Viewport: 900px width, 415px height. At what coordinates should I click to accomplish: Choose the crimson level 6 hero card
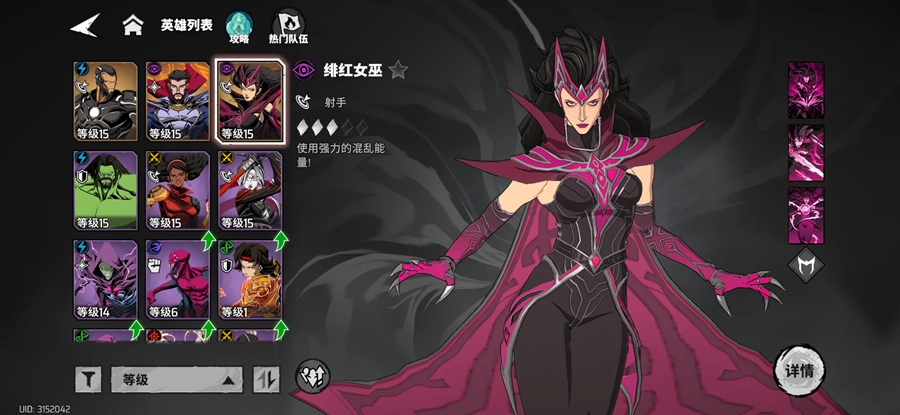178,279
